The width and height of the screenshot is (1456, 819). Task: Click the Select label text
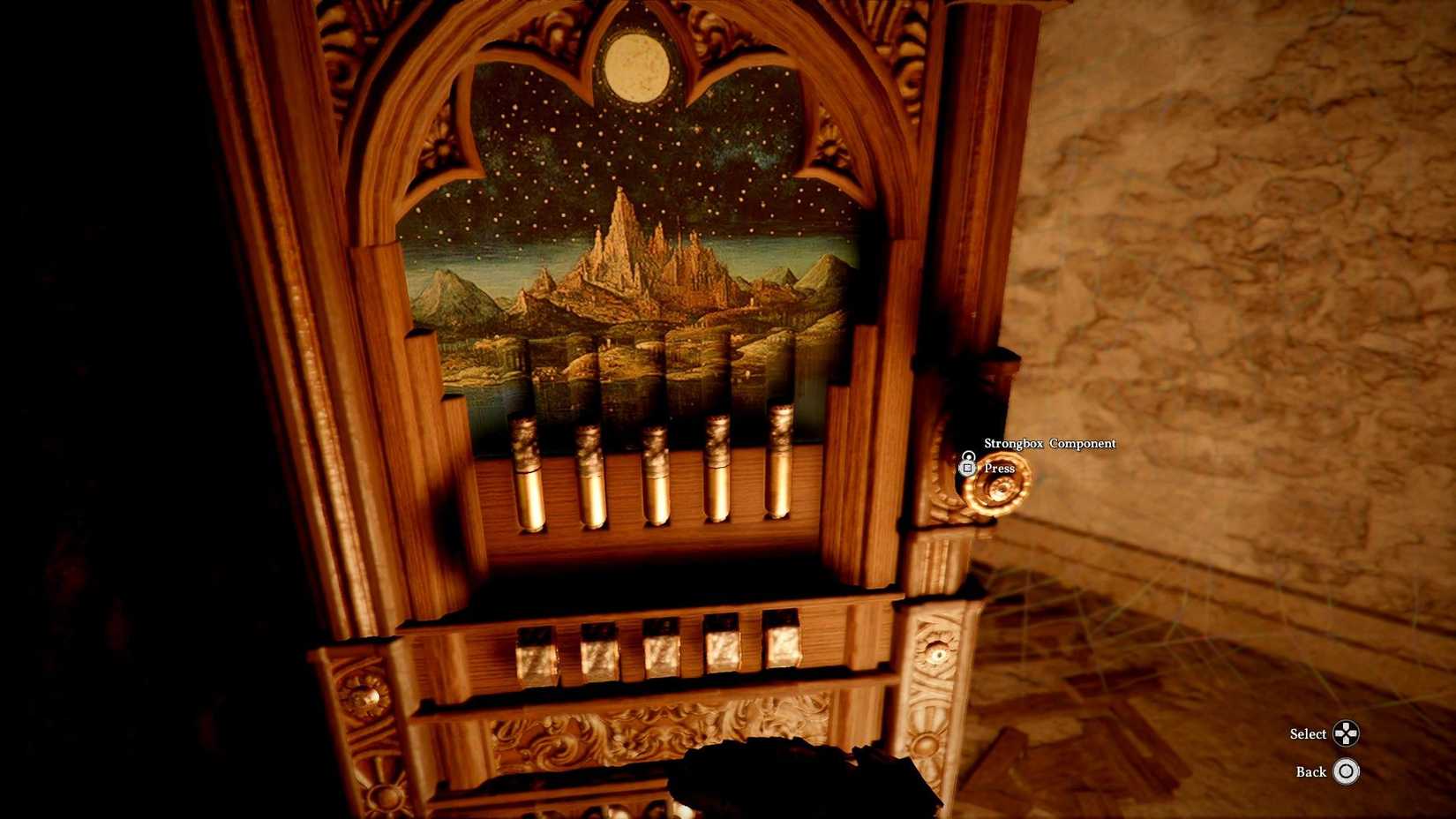[1310, 733]
